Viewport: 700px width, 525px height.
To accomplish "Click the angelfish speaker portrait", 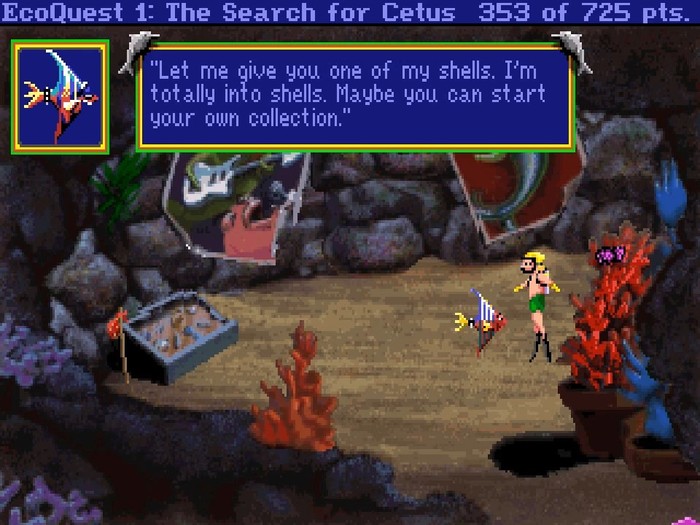I will [x=60, y=97].
